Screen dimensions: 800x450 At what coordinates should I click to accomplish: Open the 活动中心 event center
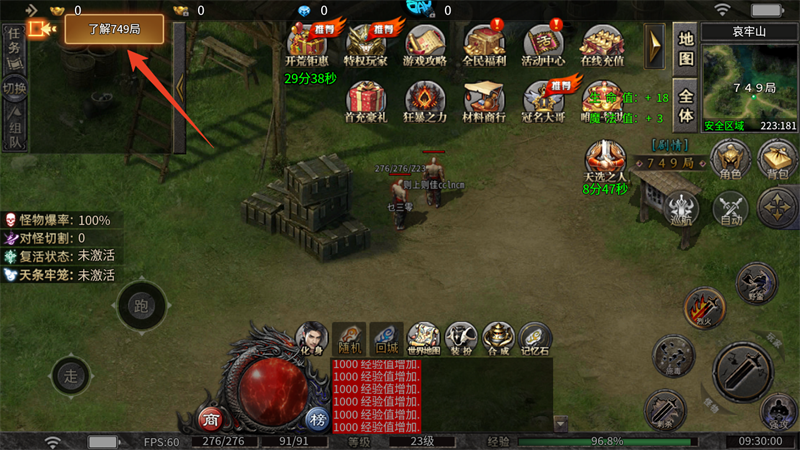click(544, 43)
